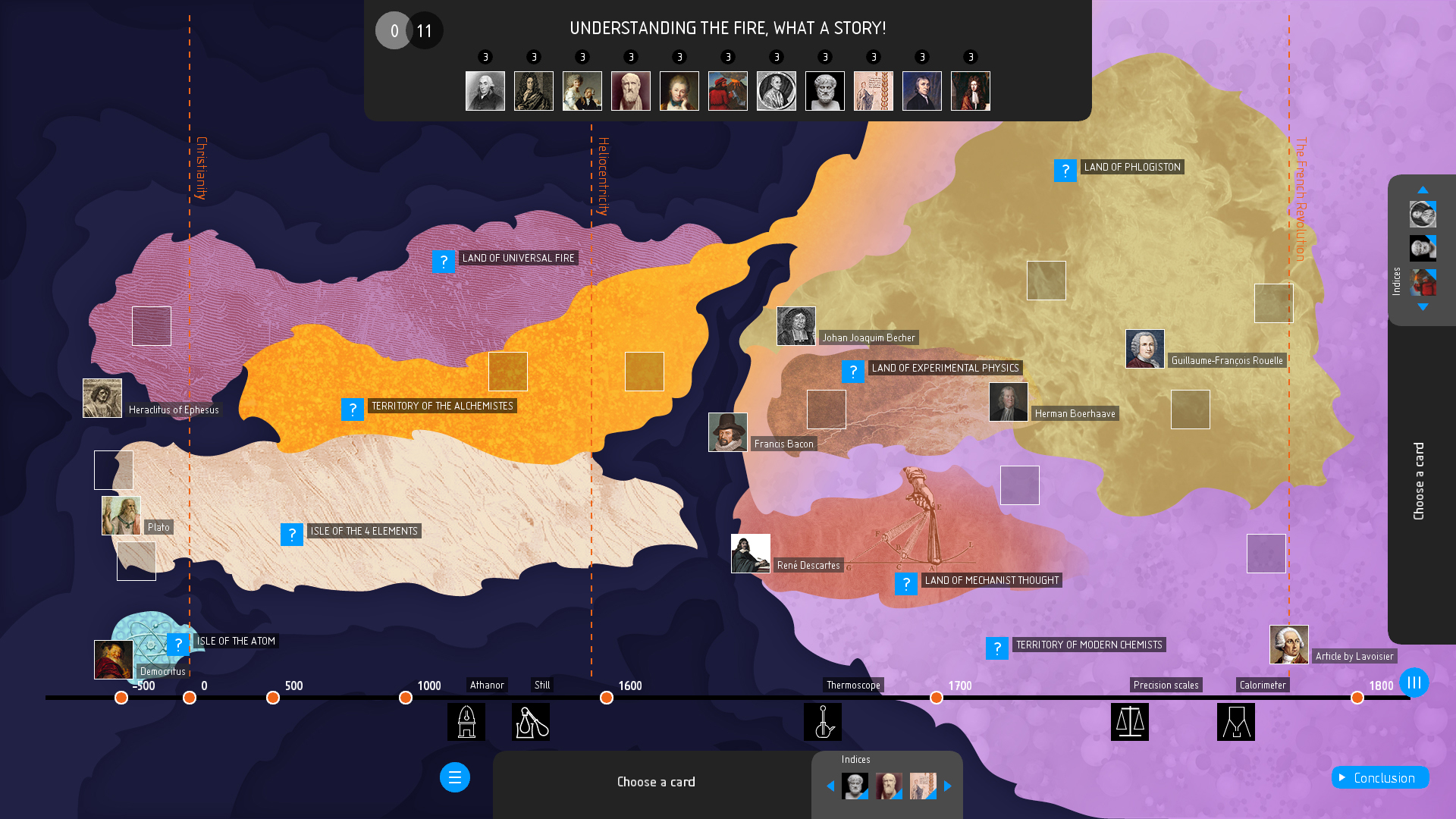Reveal the Land of Universal Fire hint
This screenshot has width=1456, height=819.
[443, 262]
